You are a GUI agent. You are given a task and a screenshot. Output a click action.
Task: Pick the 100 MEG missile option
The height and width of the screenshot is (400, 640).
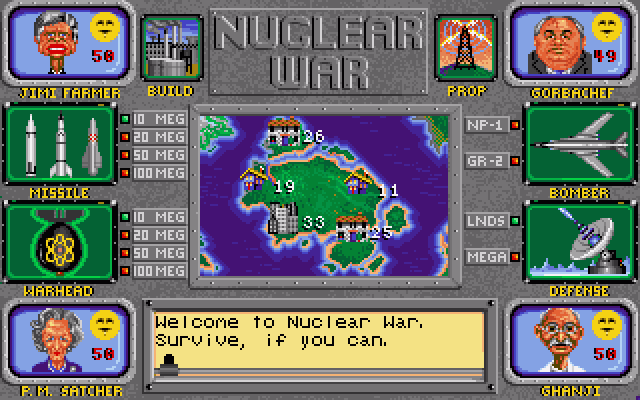coord(150,175)
